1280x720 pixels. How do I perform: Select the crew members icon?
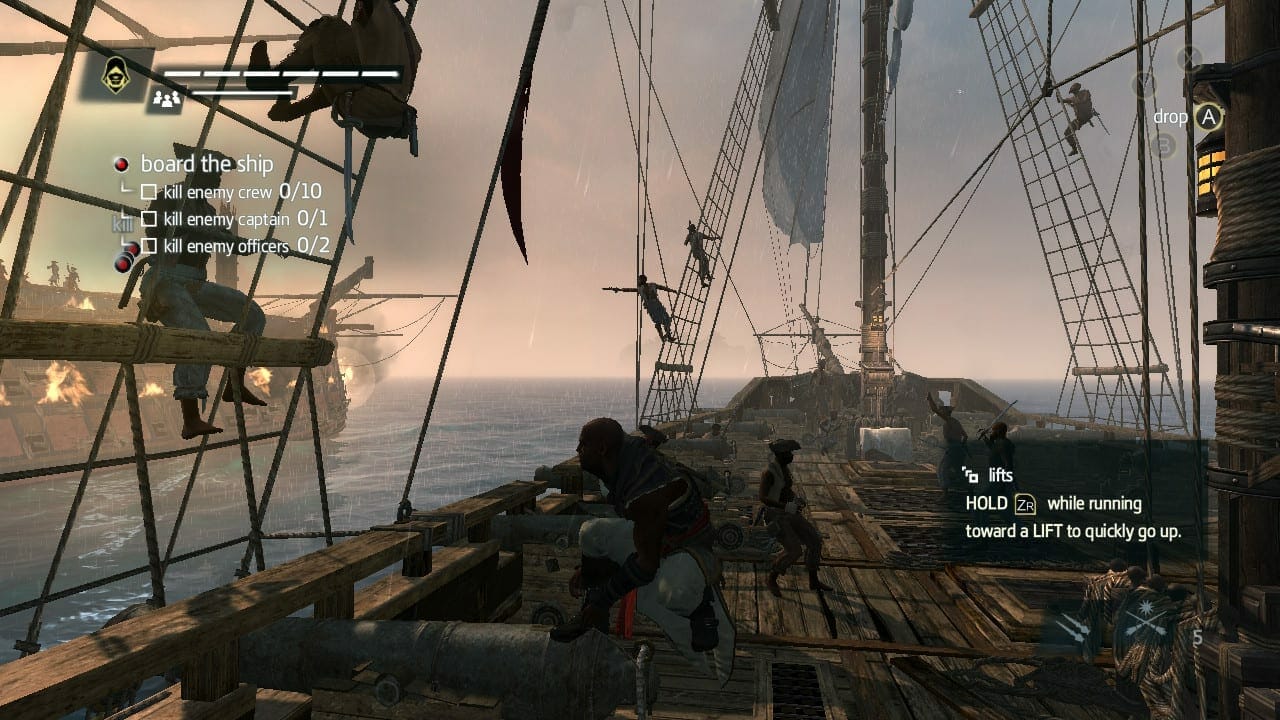[x=166, y=98]
